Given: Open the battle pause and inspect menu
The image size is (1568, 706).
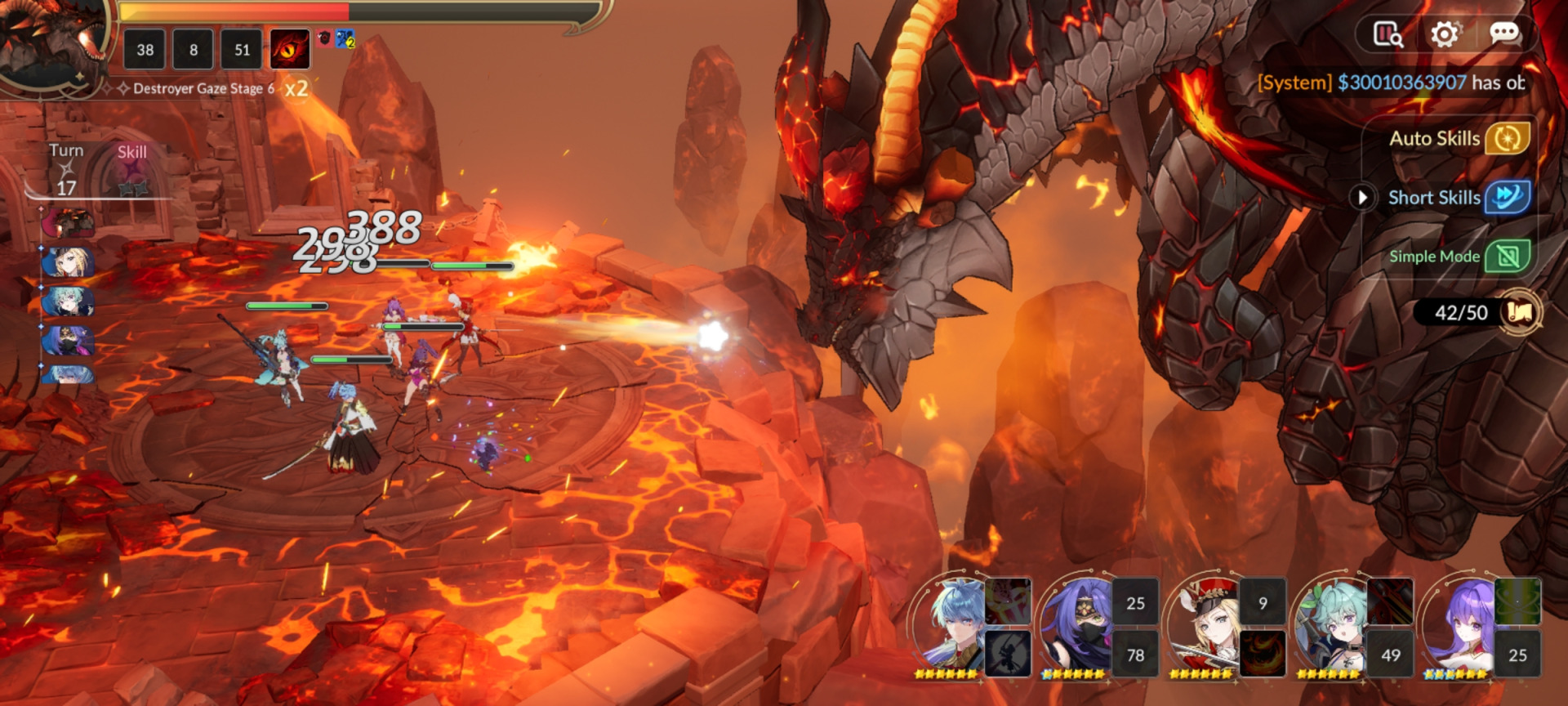Looking at the screenshot, I should [1388, 34].
